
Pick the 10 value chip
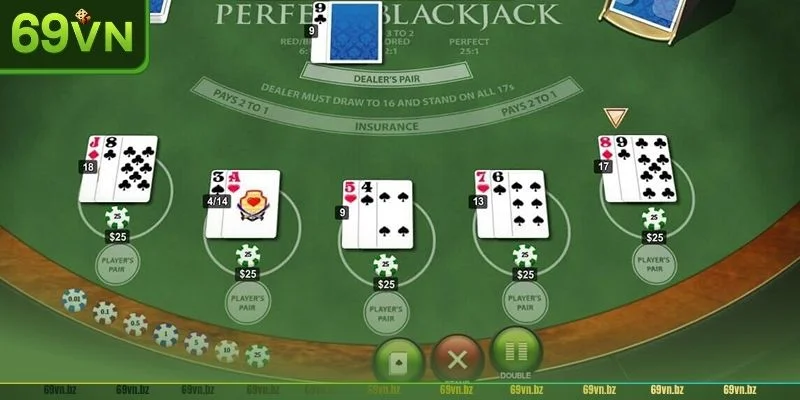coord(227,350)
